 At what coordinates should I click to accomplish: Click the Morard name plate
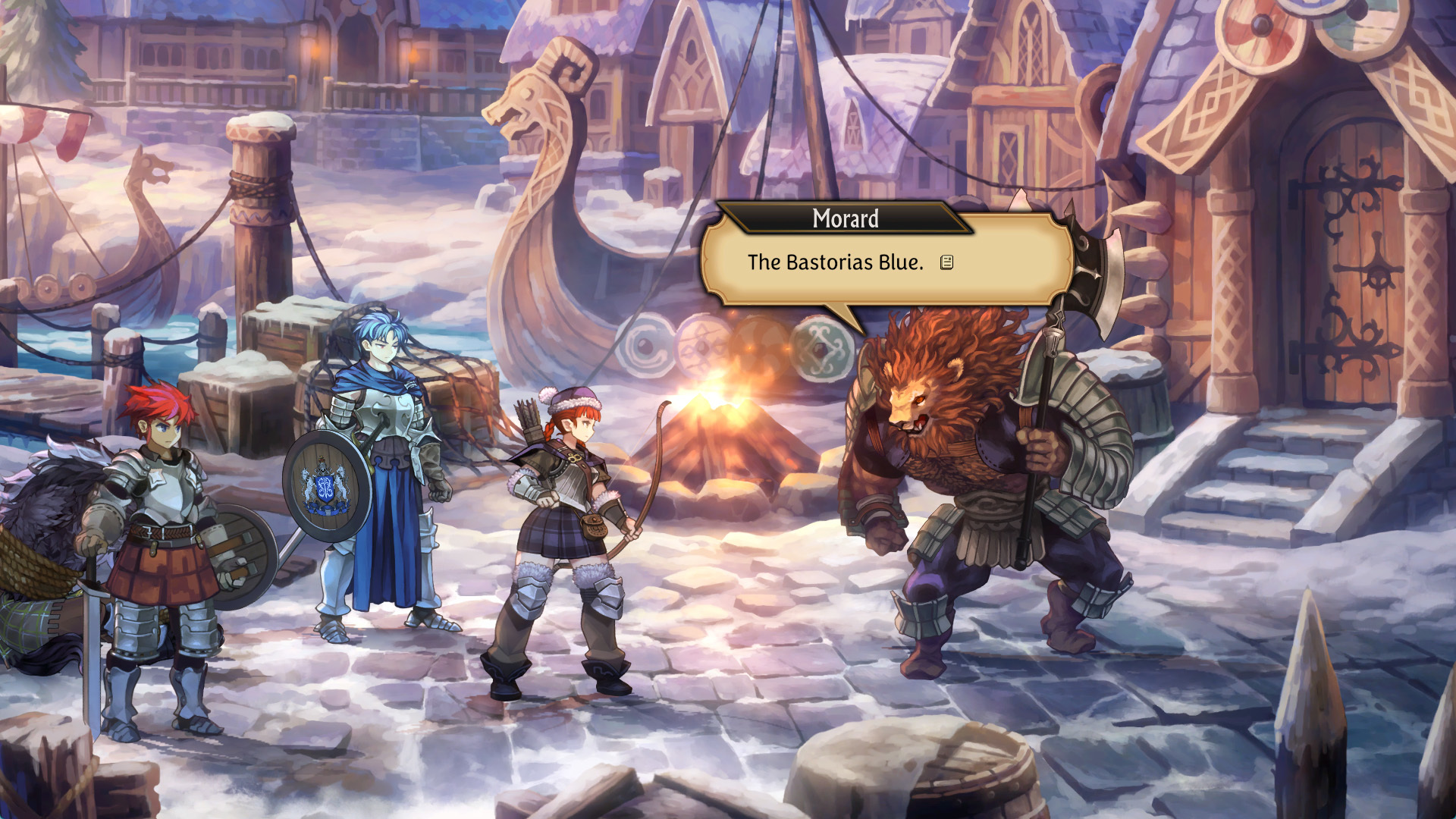tap(844, 220)
